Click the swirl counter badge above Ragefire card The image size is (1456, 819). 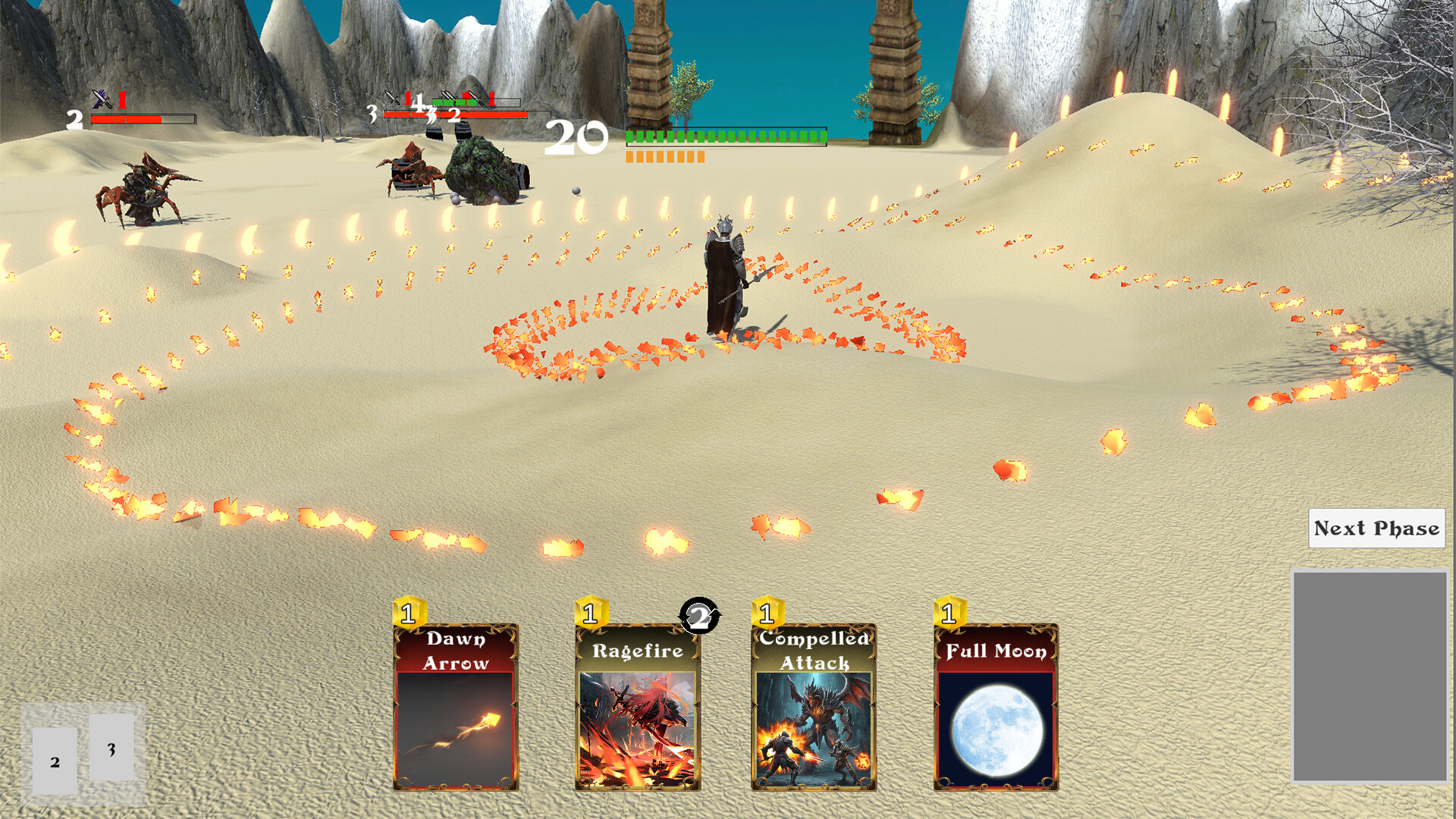coord(699,617)
